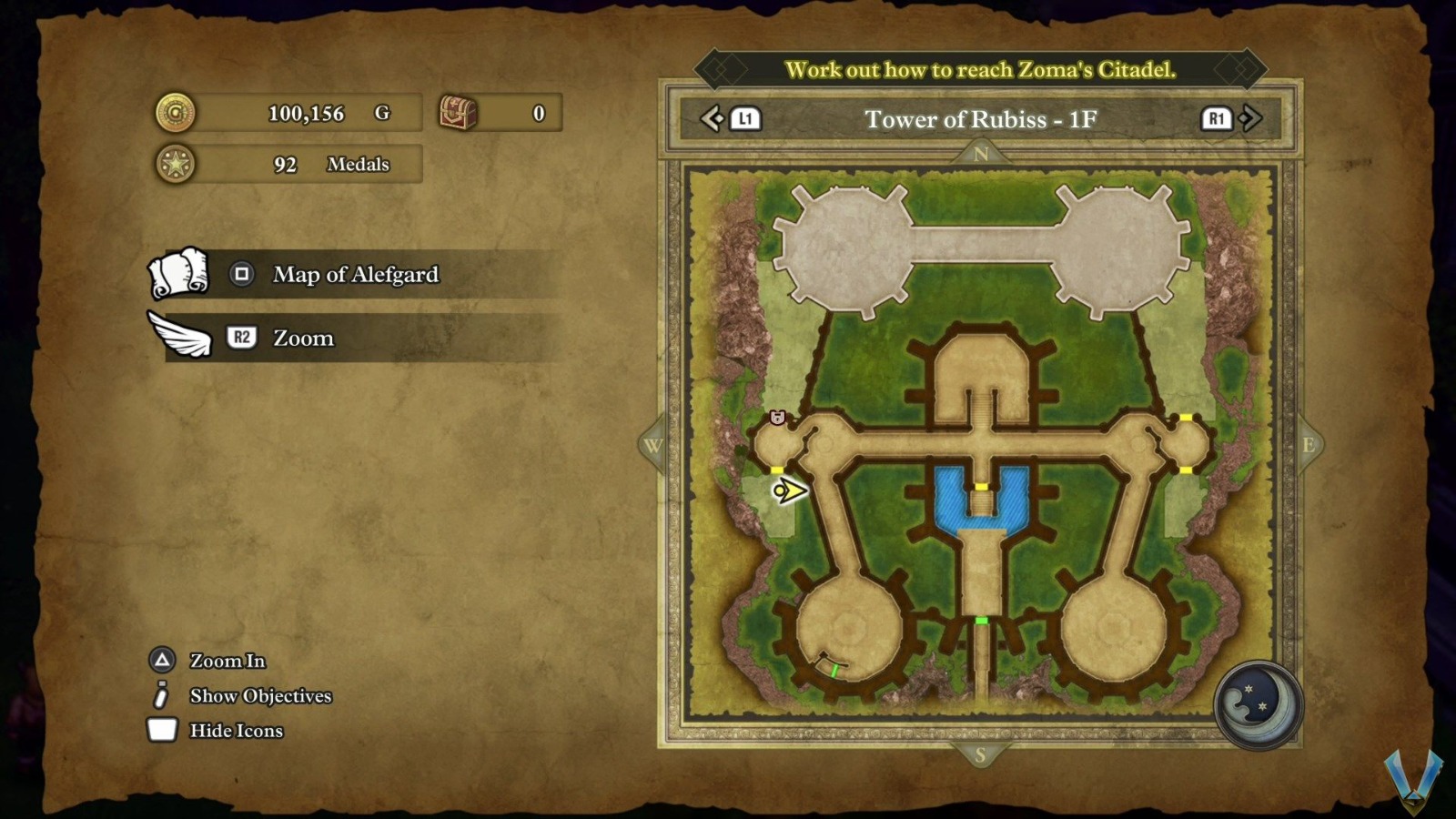Select the Zoom travel option
Viewport: 1456px width, 819px height.
click(x=303, y=338)
